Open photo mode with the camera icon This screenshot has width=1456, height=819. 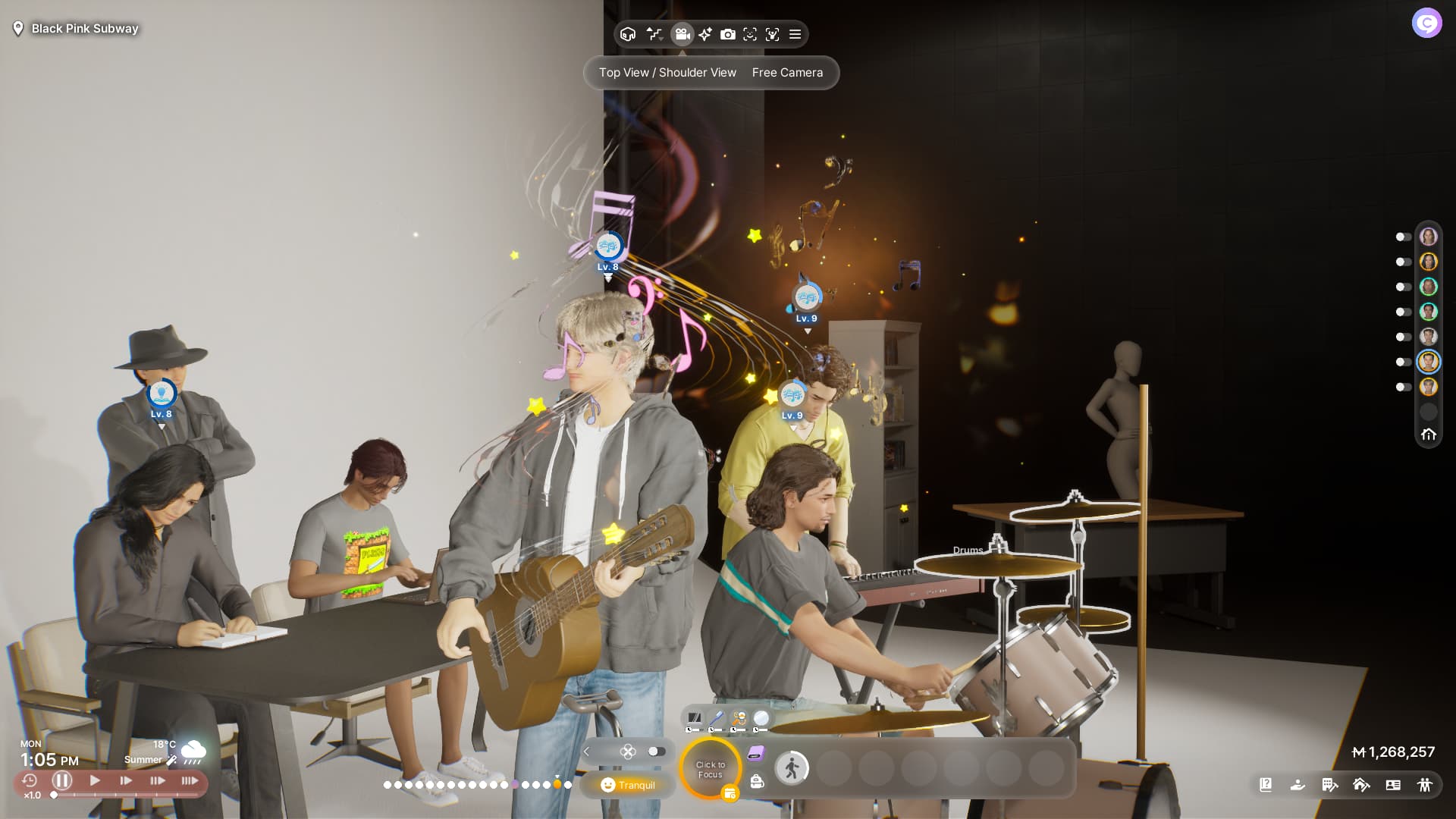point(728,34)
